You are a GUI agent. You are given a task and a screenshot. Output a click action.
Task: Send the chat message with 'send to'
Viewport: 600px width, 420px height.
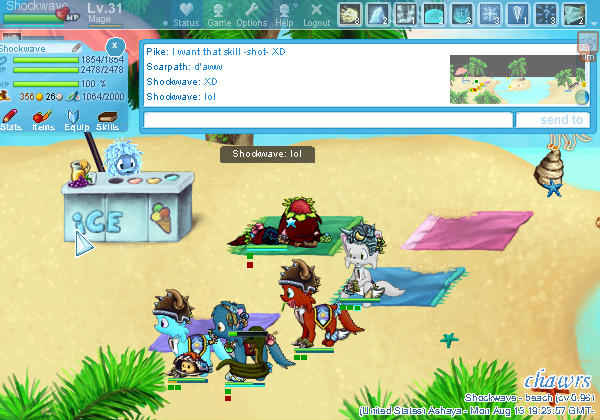[x=548, y=120]
